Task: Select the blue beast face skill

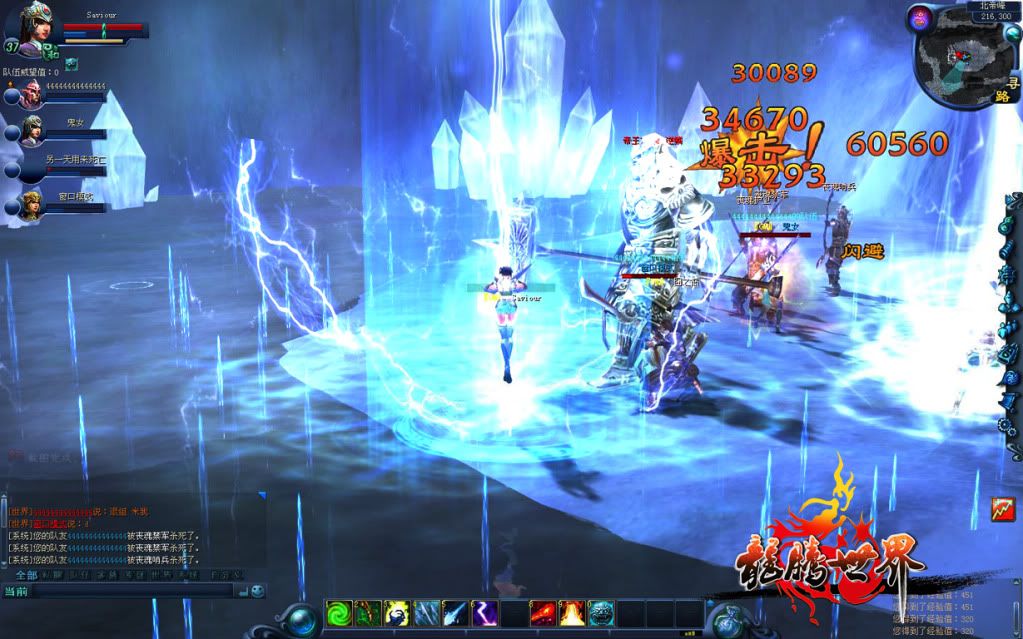Action: [x=600, y=613]
